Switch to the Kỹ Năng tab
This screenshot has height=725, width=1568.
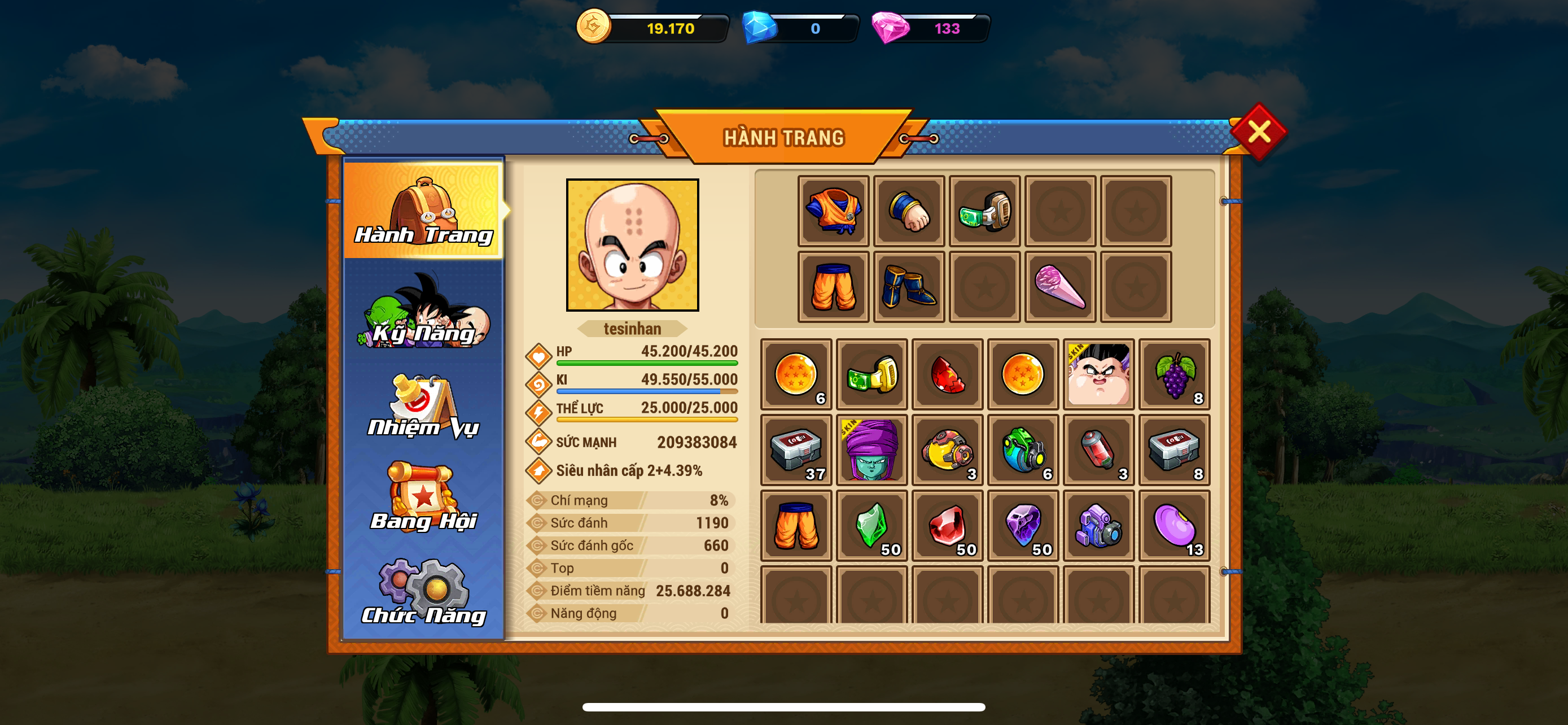pyautogui.click(x=424, y=312)
